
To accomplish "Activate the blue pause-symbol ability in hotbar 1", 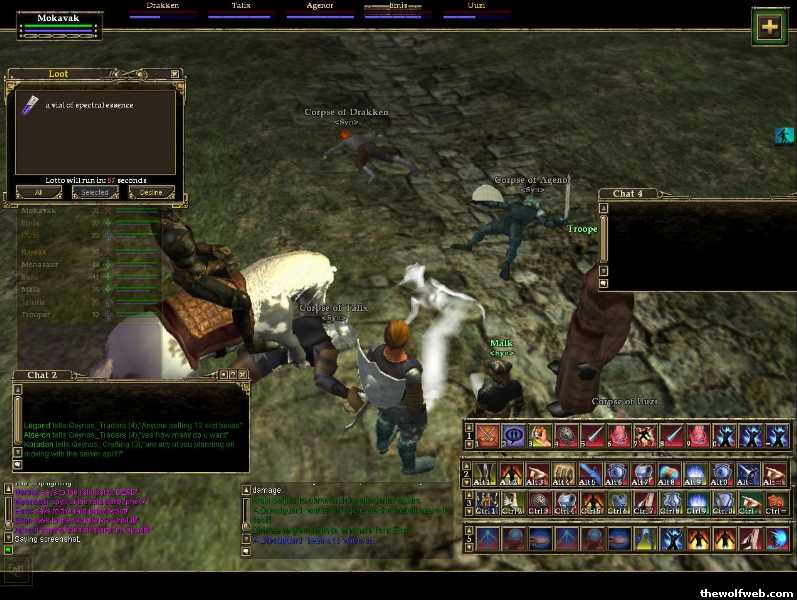I will tap(515, 436).
